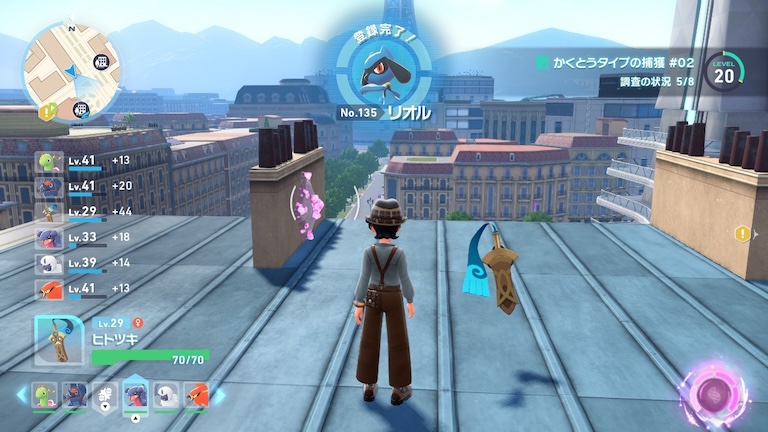The width and height of the screenshot is (768, 432).
Task: Select the Lv.41 +20 experience row
Action: (x=85, y=187)
